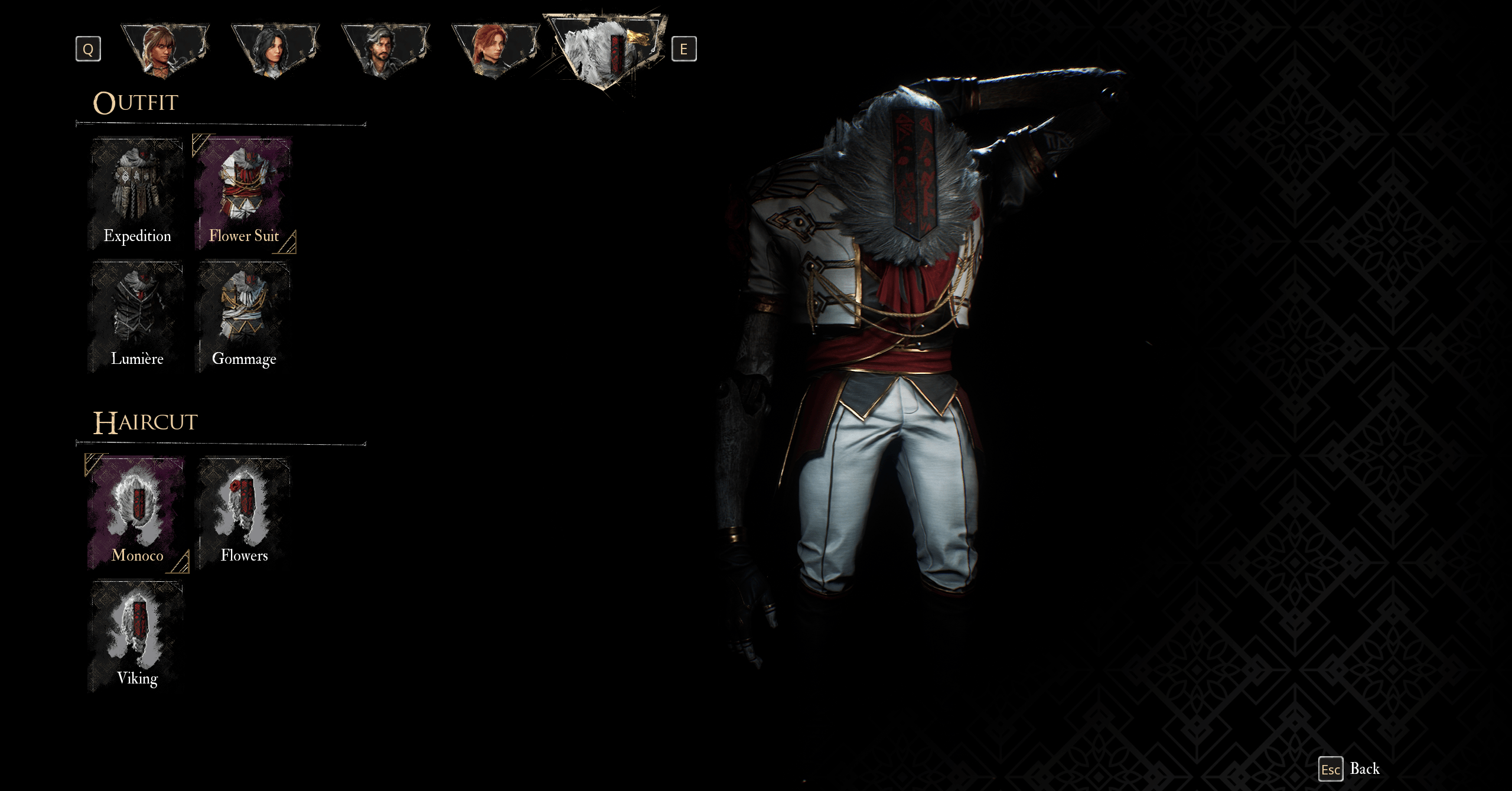
Task: Equip the Lumière outfit
Action: 137,317
